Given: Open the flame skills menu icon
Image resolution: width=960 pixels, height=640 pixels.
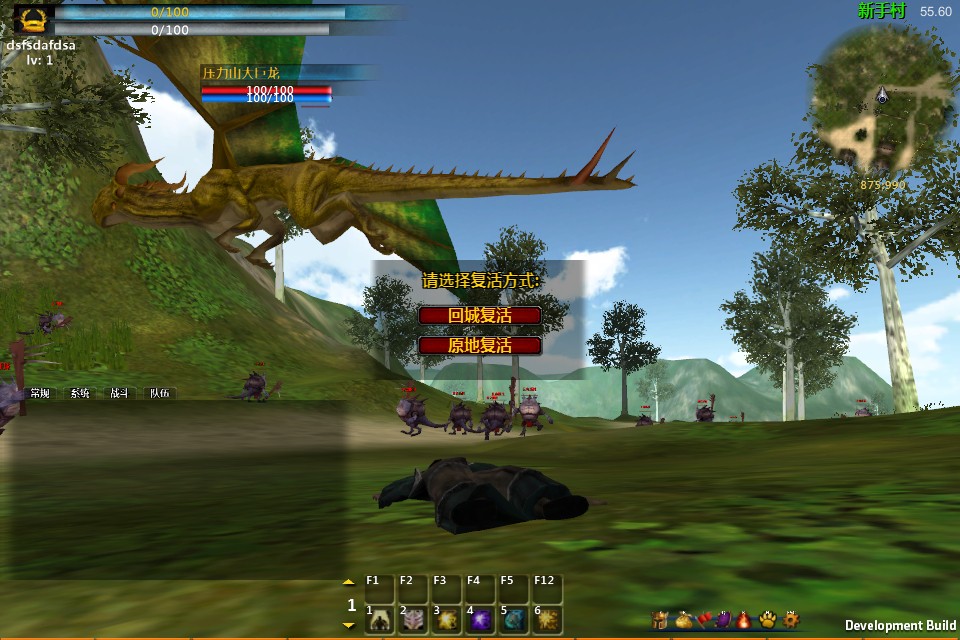Looking at the screenshot, I should pos(744,620).
